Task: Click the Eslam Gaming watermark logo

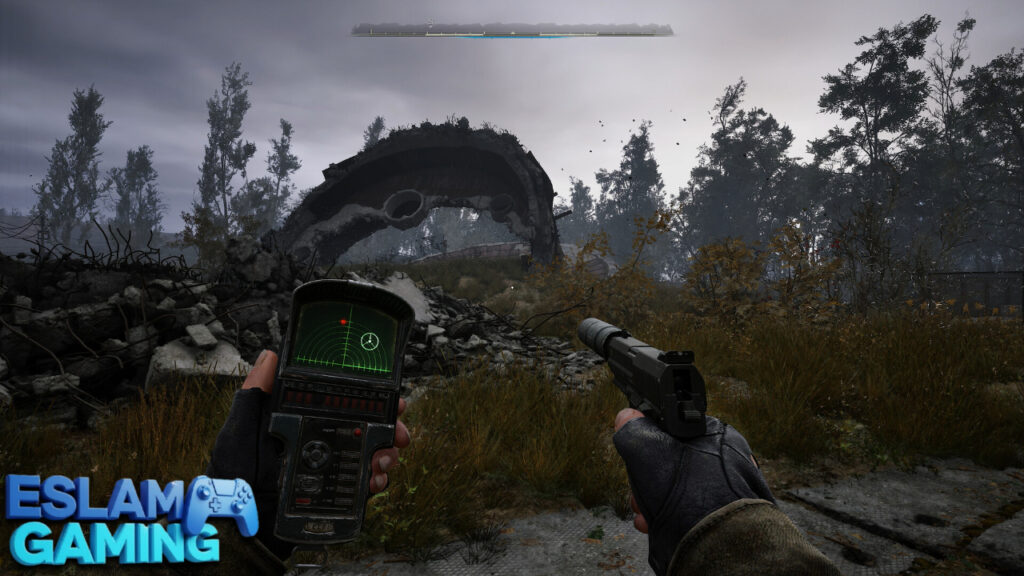Action: tap(130, 518)
